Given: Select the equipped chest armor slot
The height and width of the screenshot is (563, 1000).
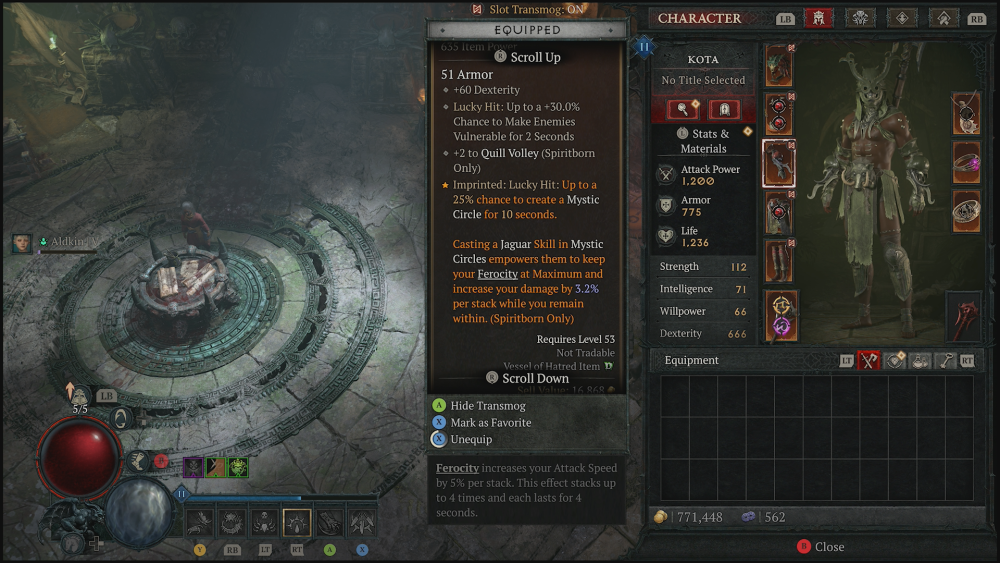Looking at the screenshot, I should (779, 114).
